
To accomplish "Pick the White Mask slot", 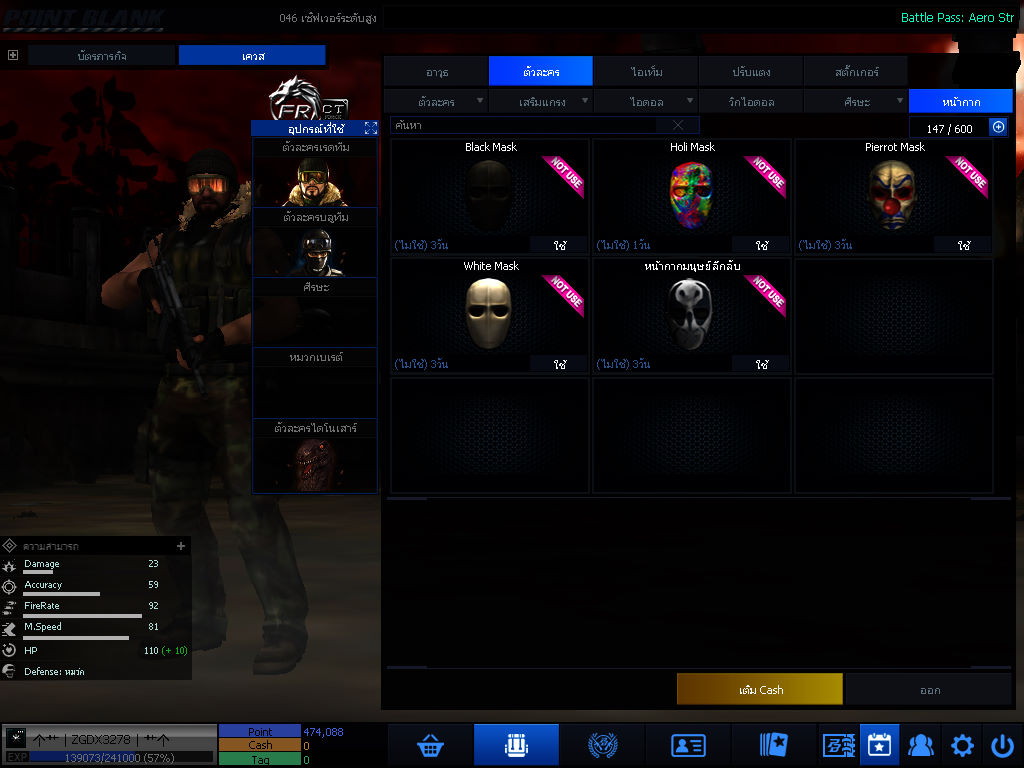I will (490, 314).
